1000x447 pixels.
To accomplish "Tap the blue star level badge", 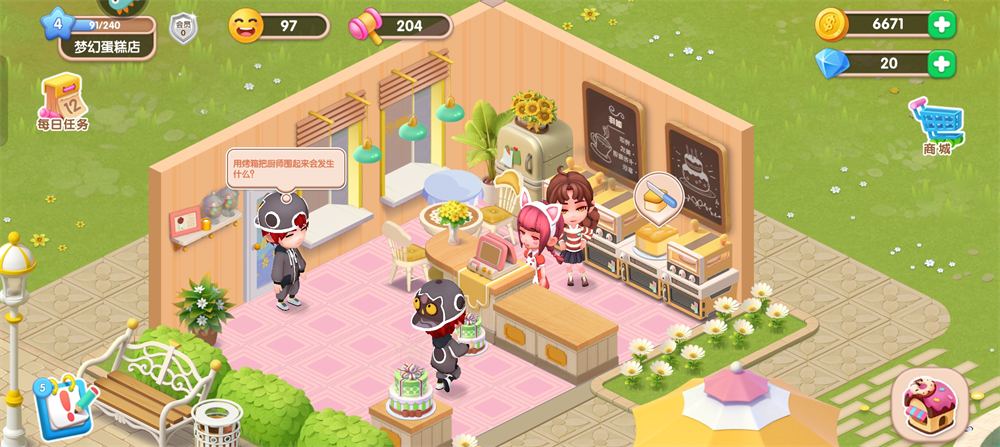I will pos(56,22).
